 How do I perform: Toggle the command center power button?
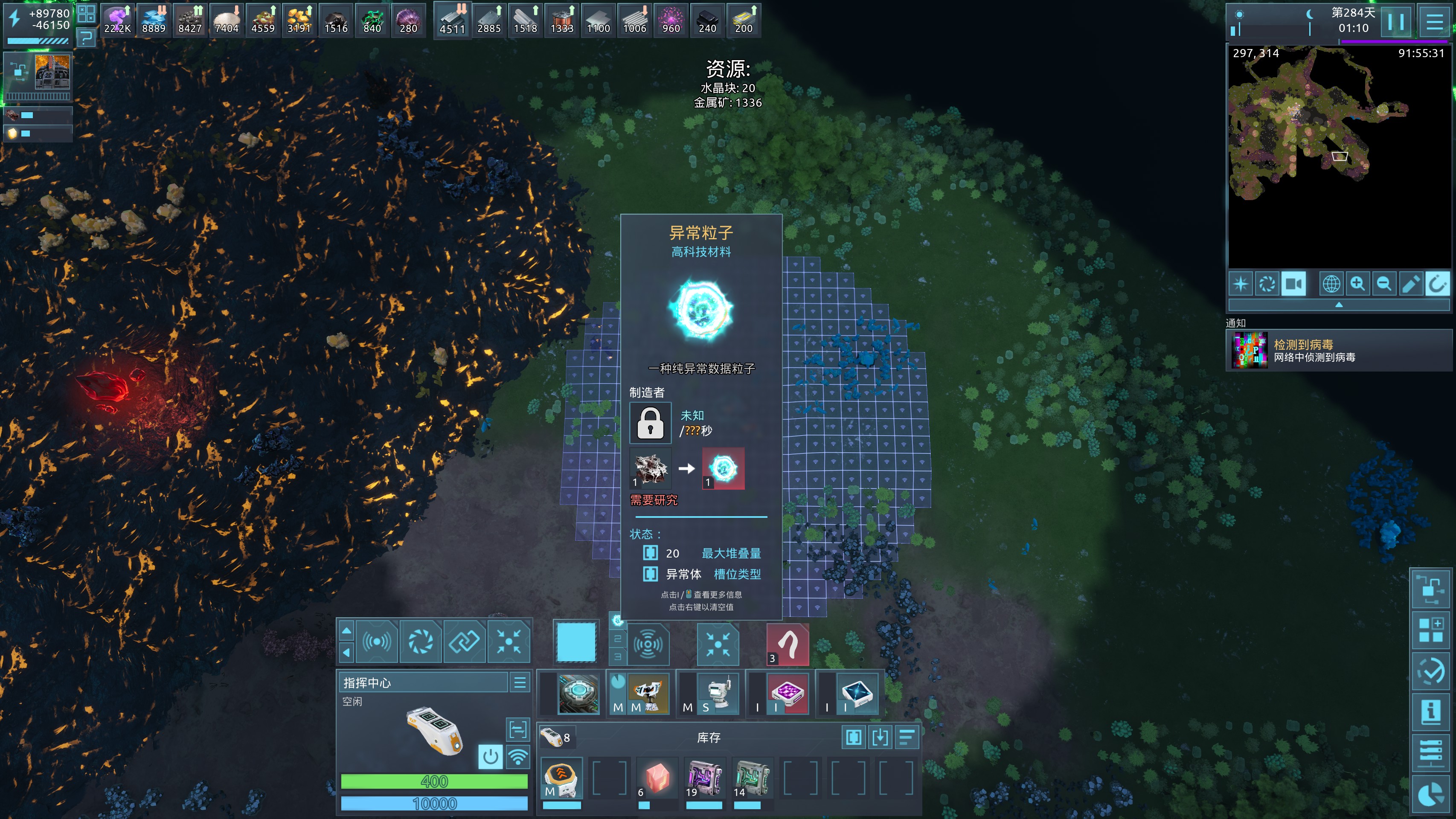coord(490,756)
